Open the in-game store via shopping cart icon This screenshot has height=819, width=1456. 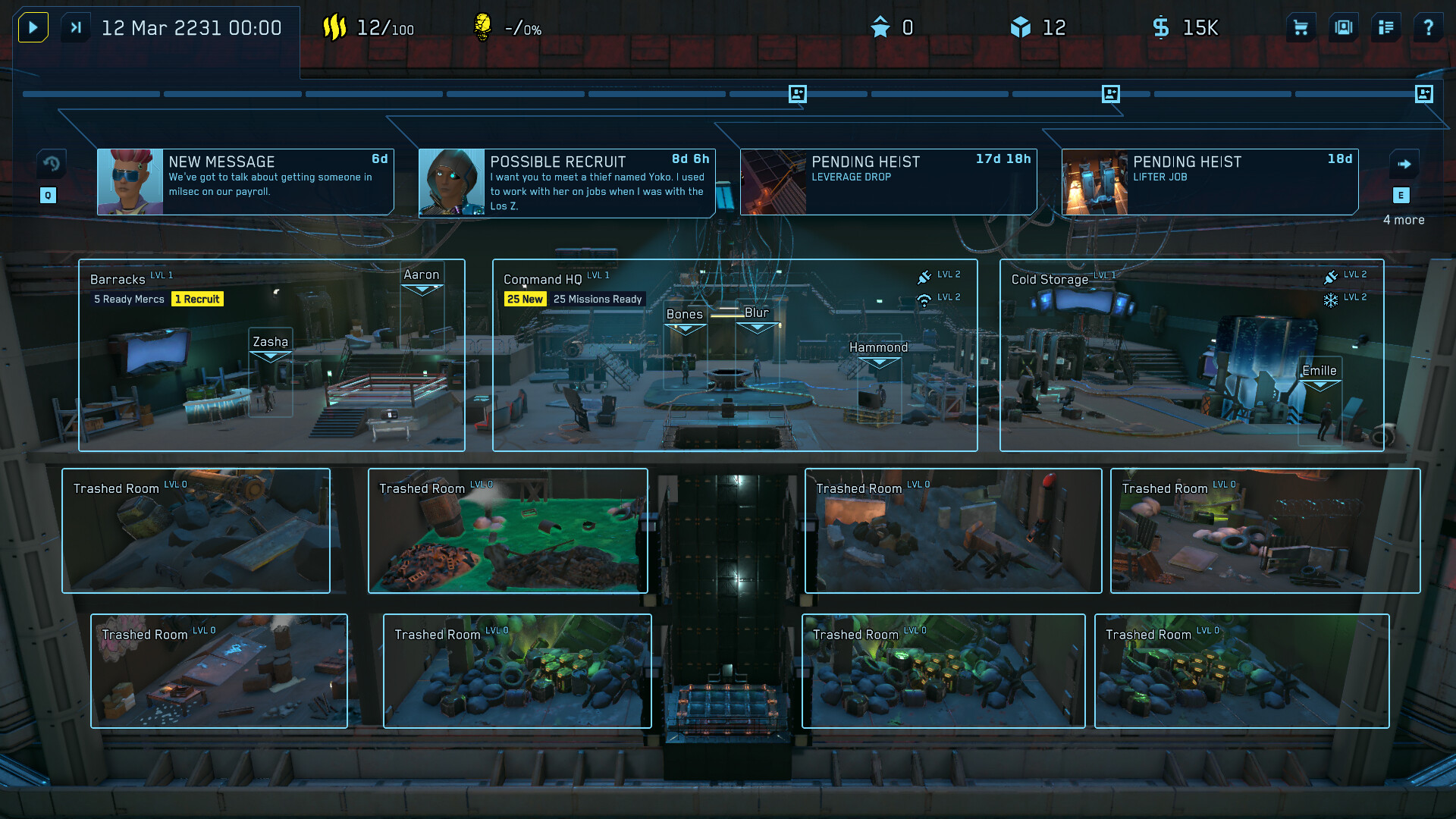coord(1301,27)
